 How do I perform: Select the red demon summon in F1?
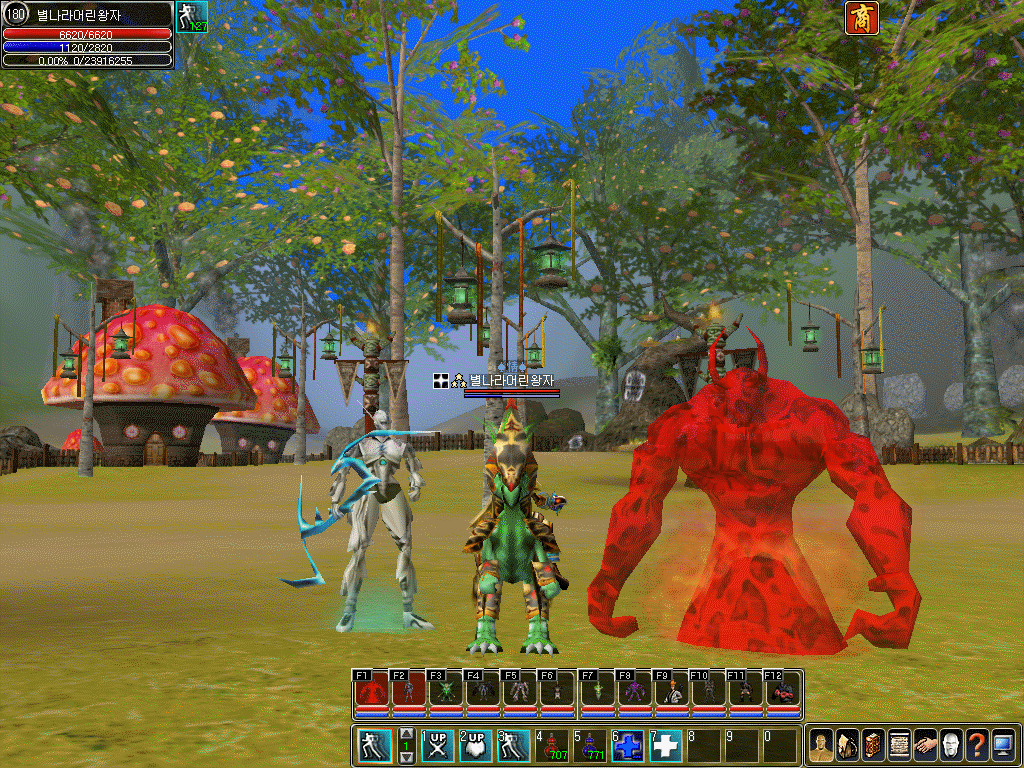(371, 691)
